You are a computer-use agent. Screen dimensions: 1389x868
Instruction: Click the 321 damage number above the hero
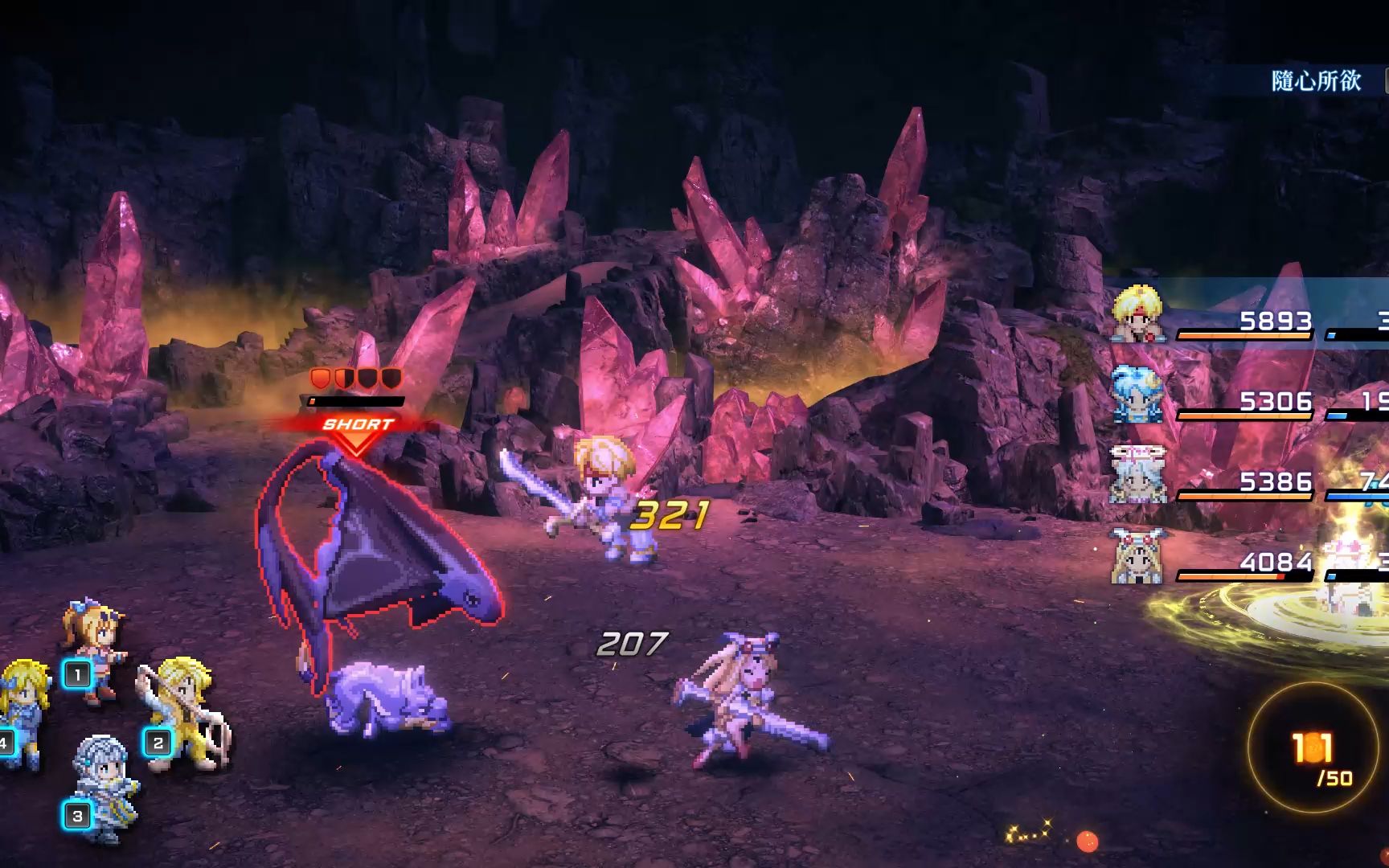[670, 514]
